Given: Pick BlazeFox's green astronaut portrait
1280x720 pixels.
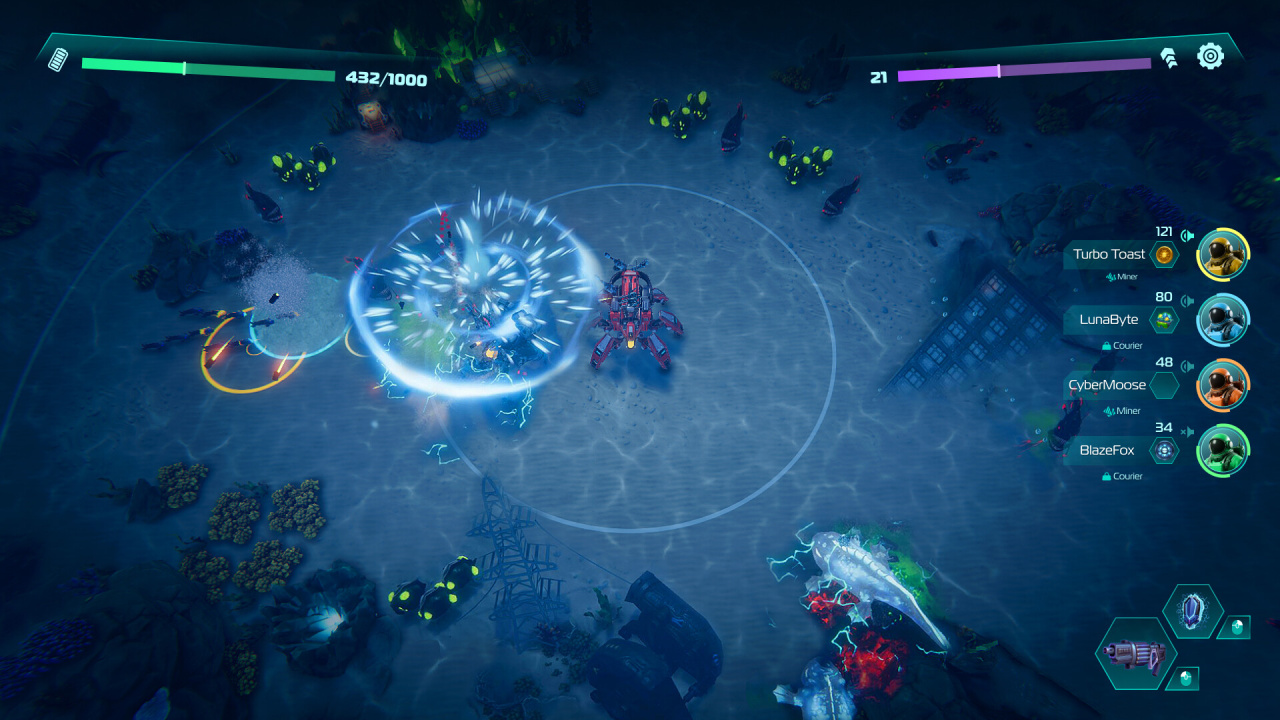Looking at the screenshot, I should pos(1222,450).
